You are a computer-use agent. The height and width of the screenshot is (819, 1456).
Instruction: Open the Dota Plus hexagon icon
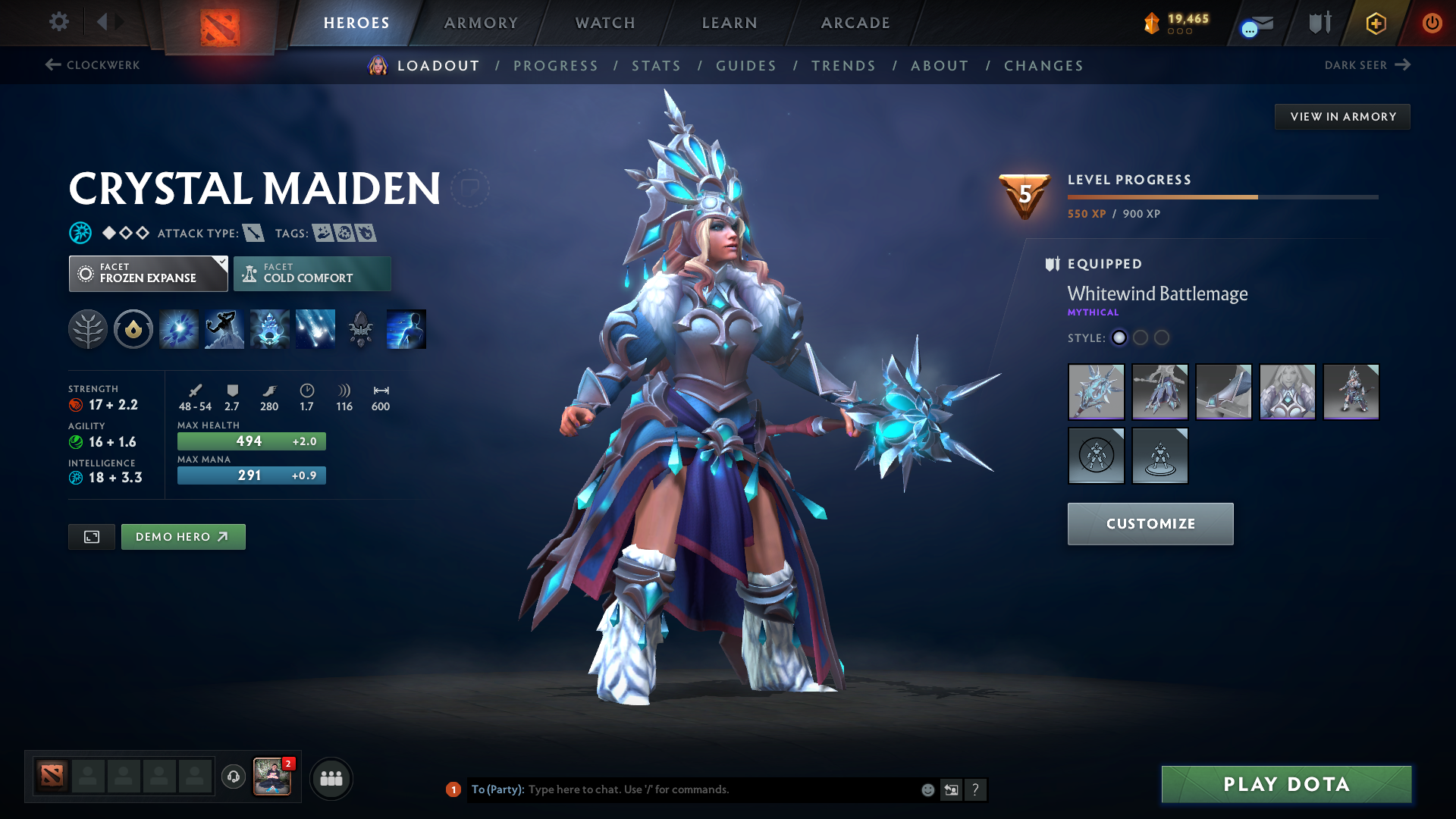point(1375,23)
